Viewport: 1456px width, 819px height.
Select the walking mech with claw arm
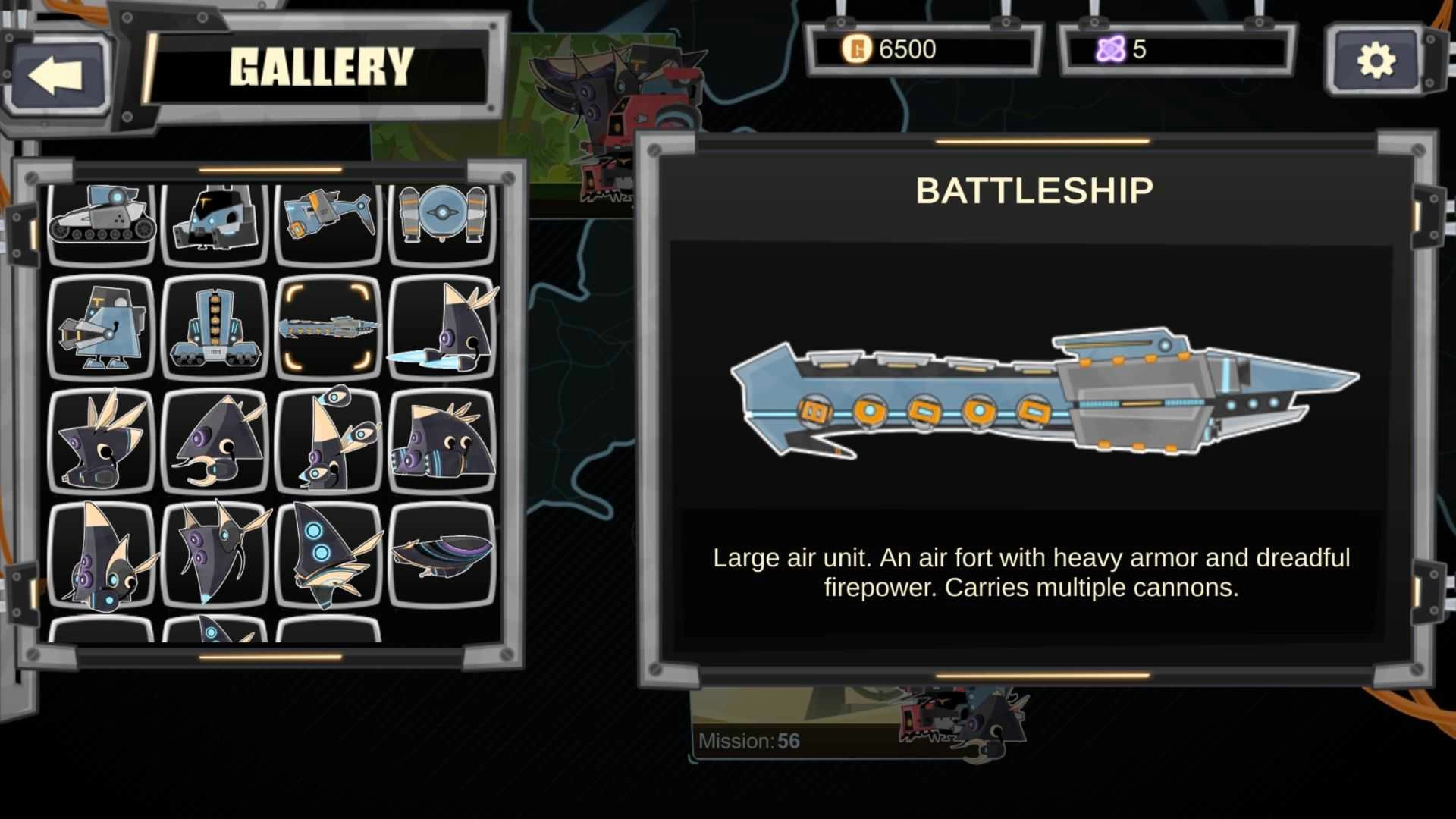pyautogui.click(x=102, y=328)
